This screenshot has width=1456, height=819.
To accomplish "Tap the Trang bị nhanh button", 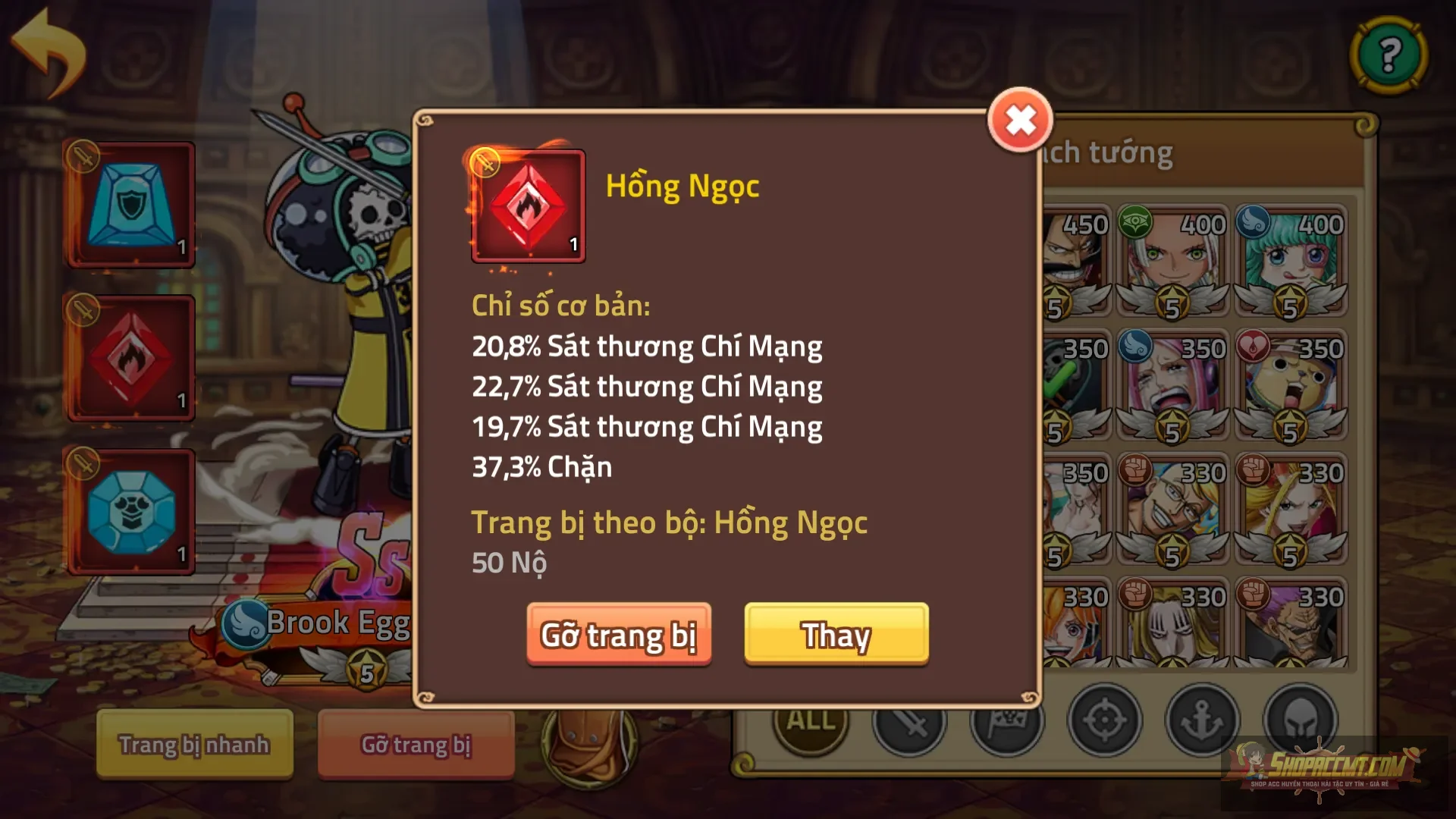I will pyautogui.click(x=193, y=745).
